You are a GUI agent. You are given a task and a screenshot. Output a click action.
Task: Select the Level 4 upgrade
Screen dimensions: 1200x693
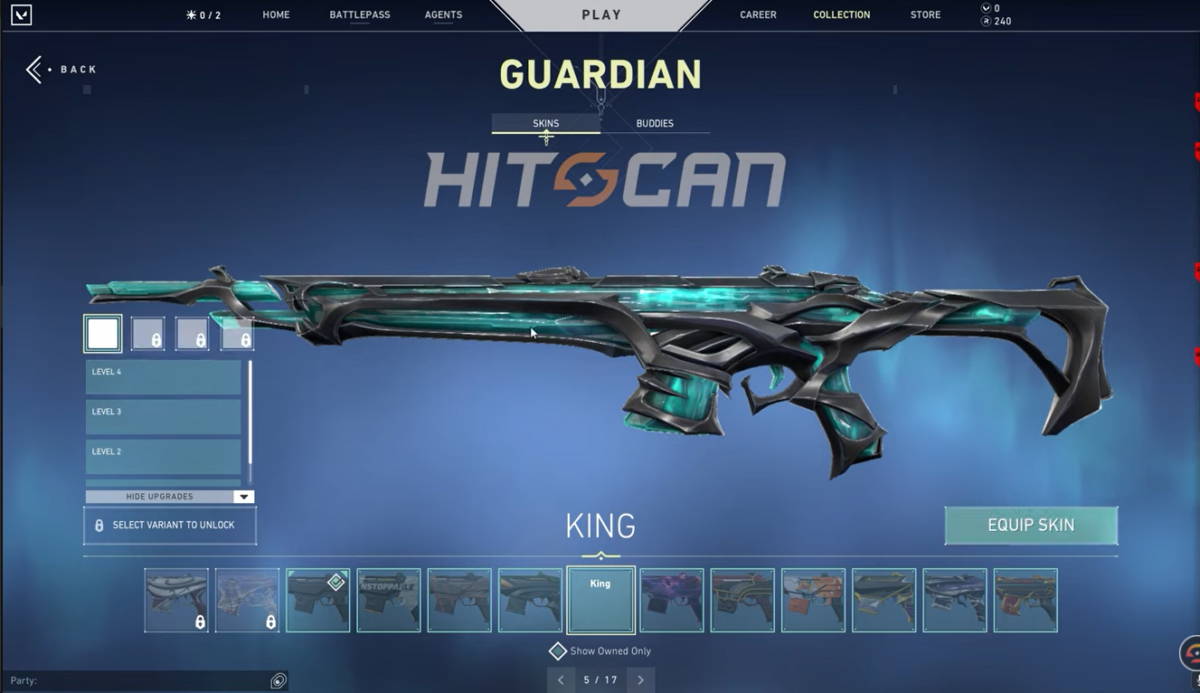[x=163, y=377]
